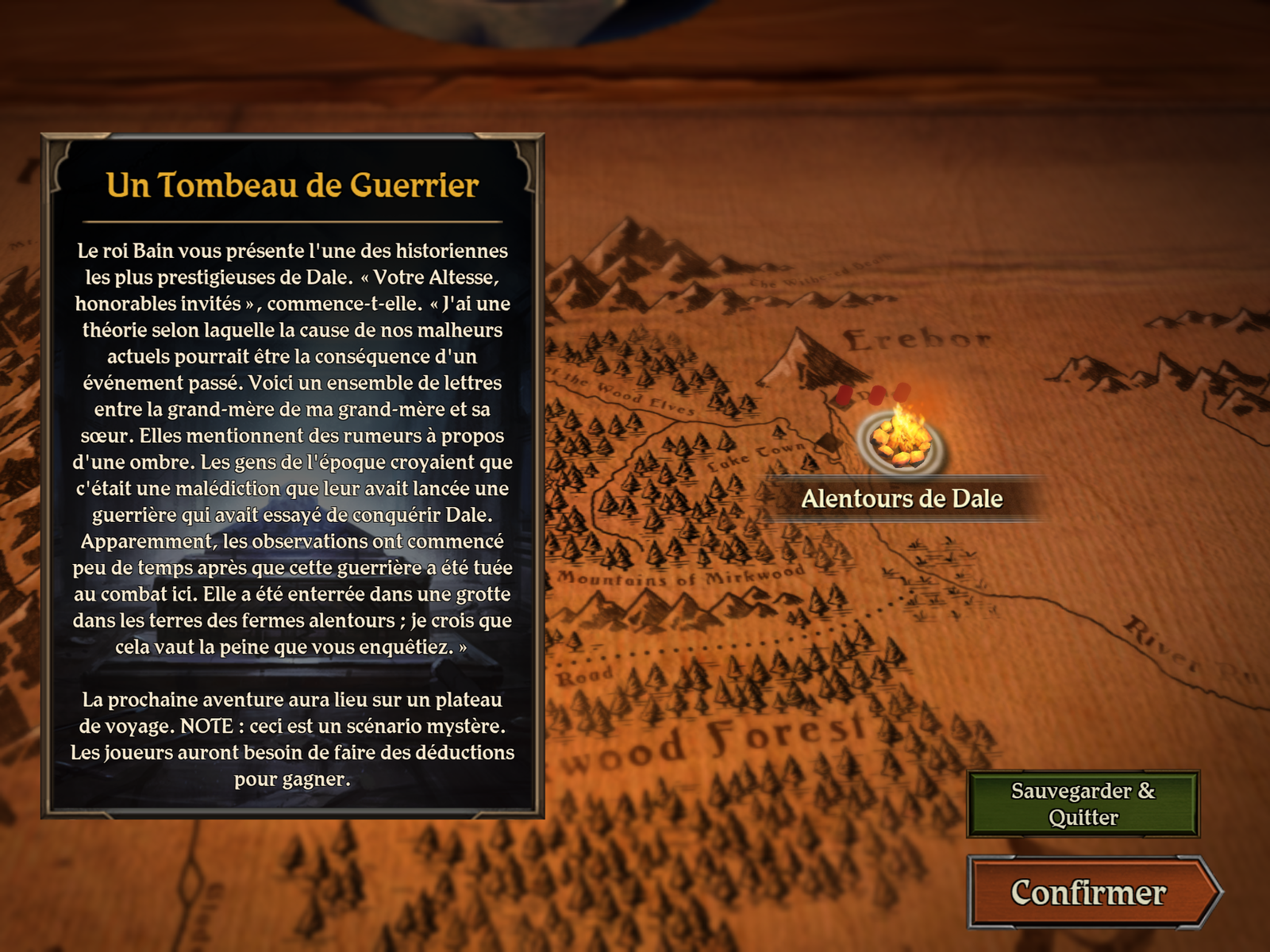Confirm the next adventure
This screenshot has width=1270, height=952.
[x=1089, y=892]
